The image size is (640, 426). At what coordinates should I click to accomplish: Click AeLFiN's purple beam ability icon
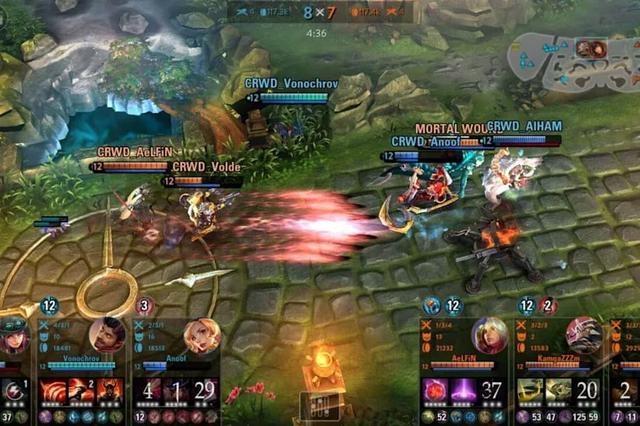tap(463, 390)
